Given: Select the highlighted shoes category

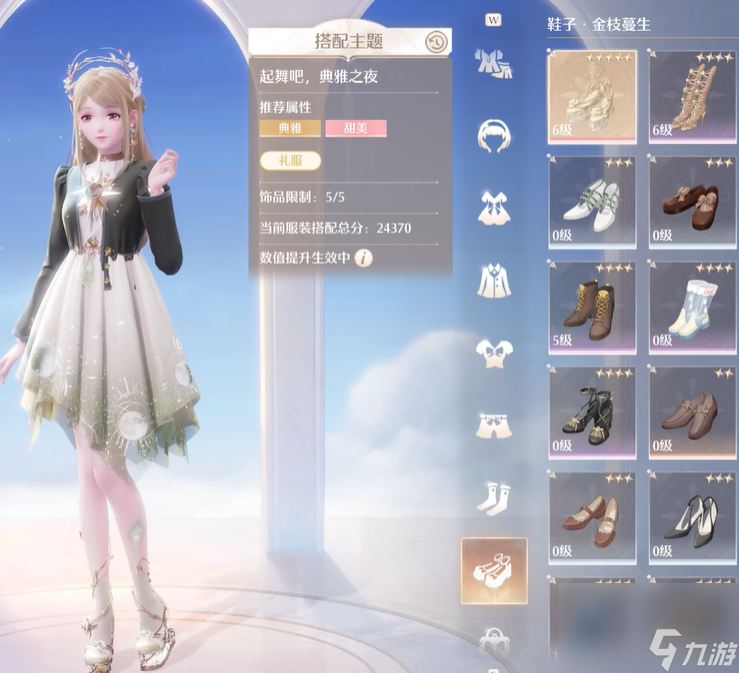Looking at the screenshot, I should 493,571.
